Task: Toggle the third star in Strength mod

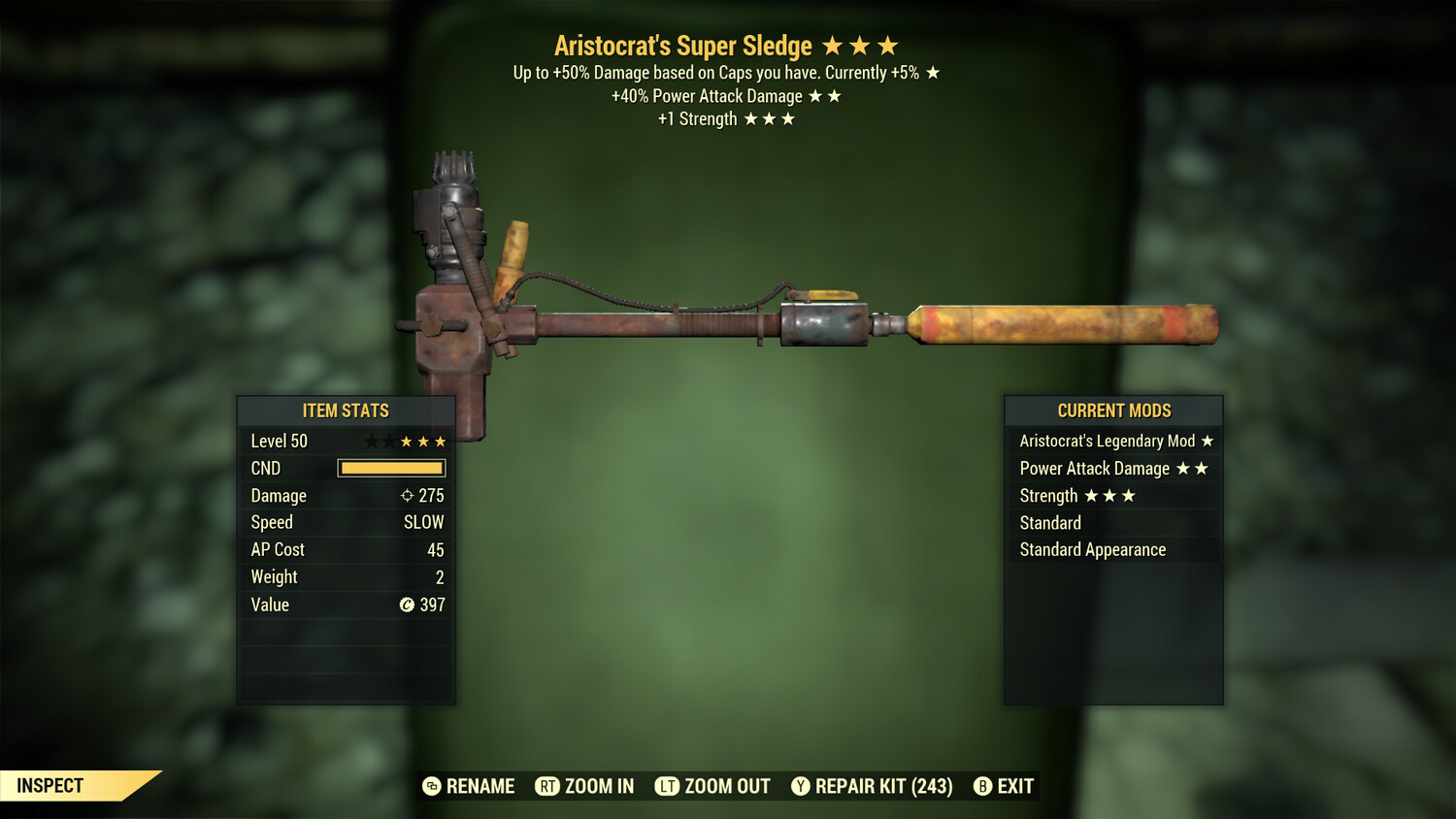Action: [1130, 495]
